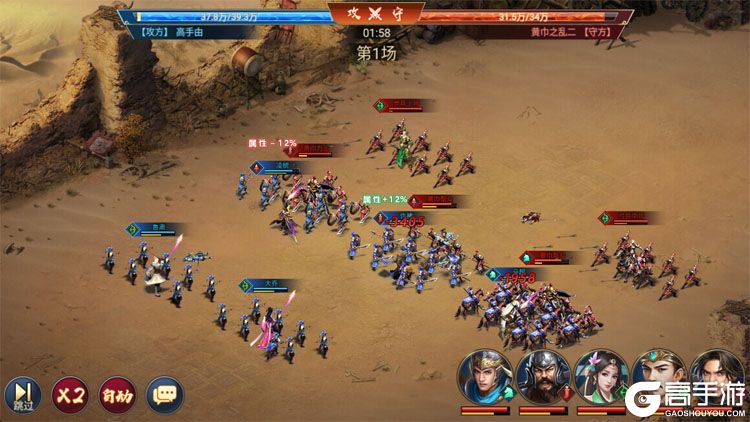Toggle the X2 battle speed
The width and height of the screenshot is (750, 422).
(69, 394)
